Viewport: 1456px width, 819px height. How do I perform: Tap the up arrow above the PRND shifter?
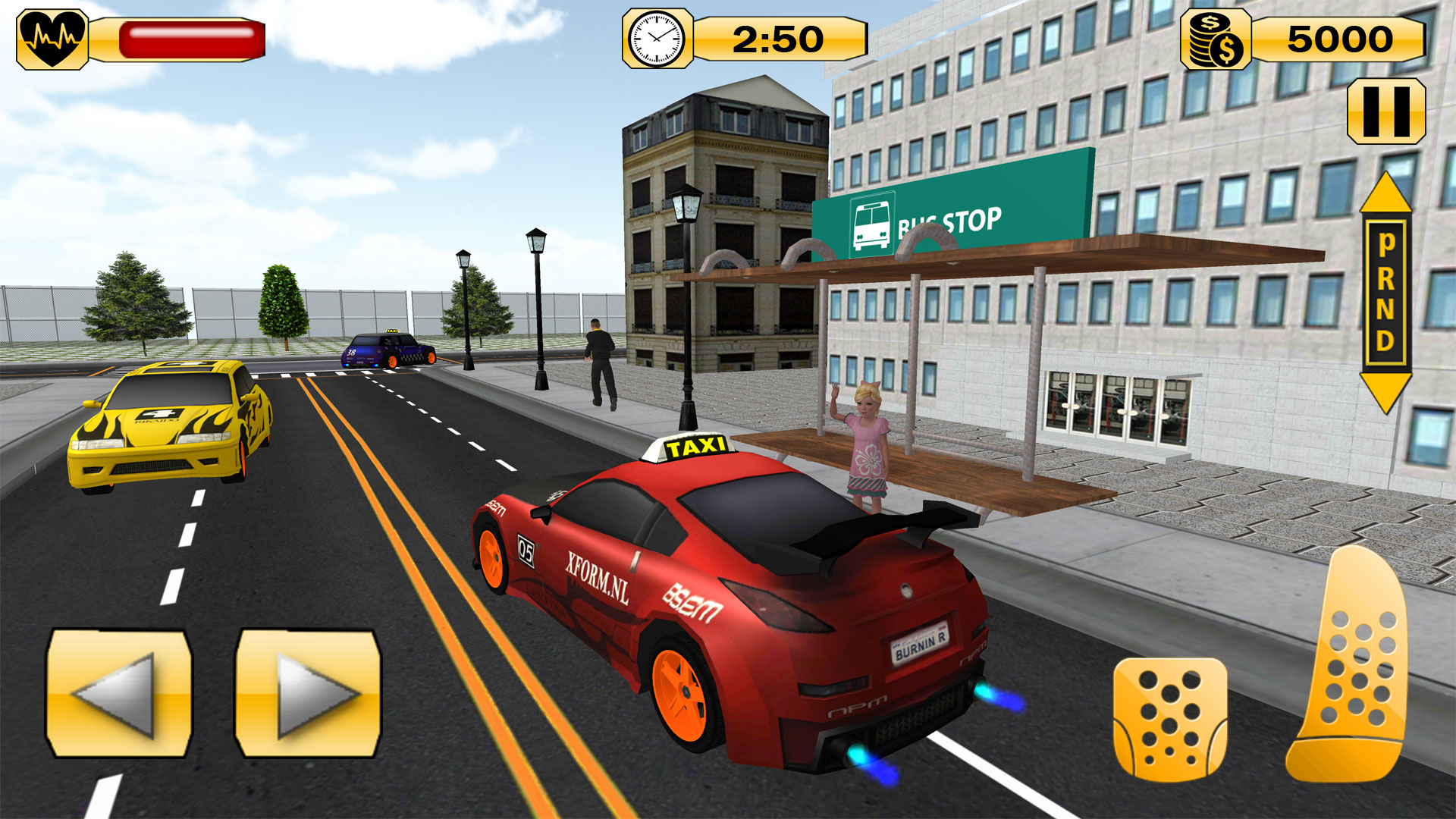[1385, 196]
